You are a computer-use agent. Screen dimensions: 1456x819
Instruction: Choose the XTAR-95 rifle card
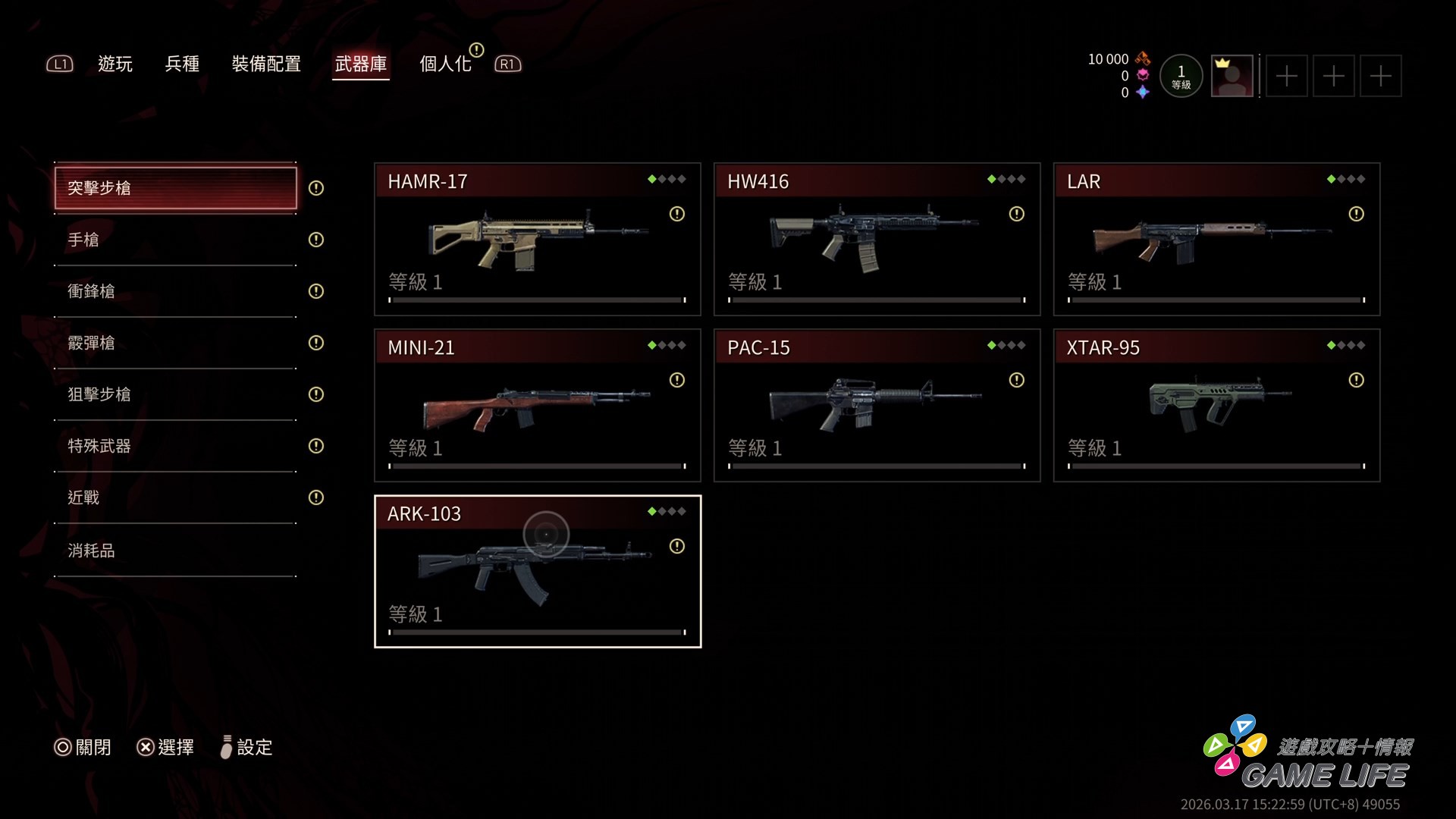[x=1217, y=406]
